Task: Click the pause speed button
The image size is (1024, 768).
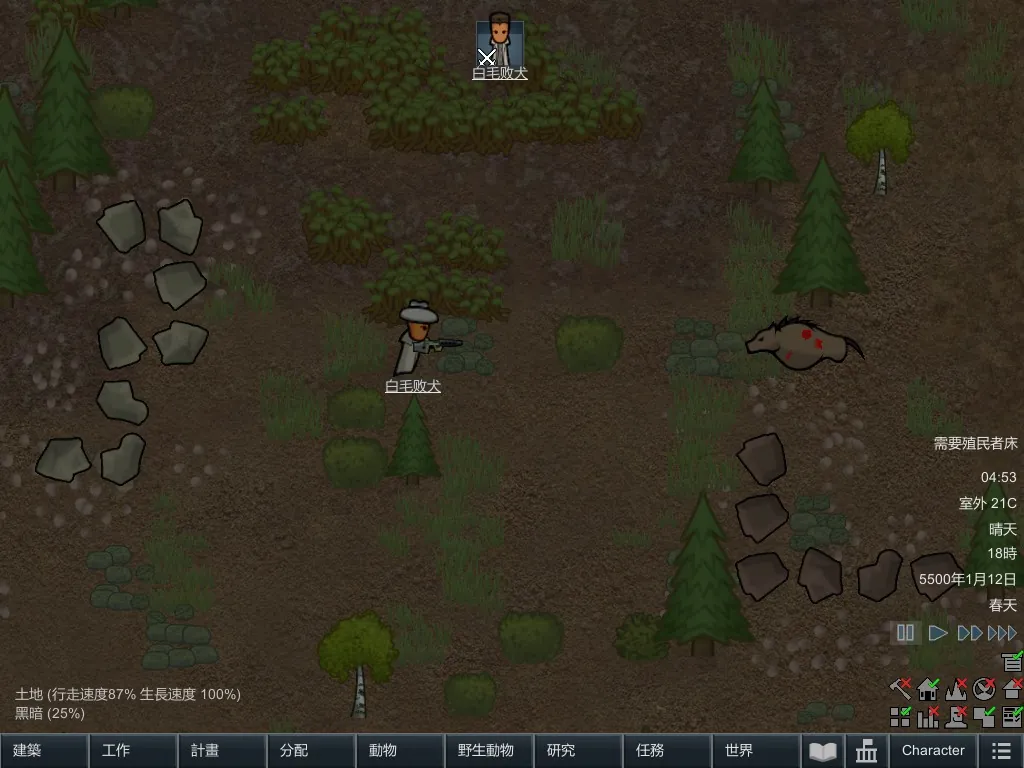Action: 906,632
